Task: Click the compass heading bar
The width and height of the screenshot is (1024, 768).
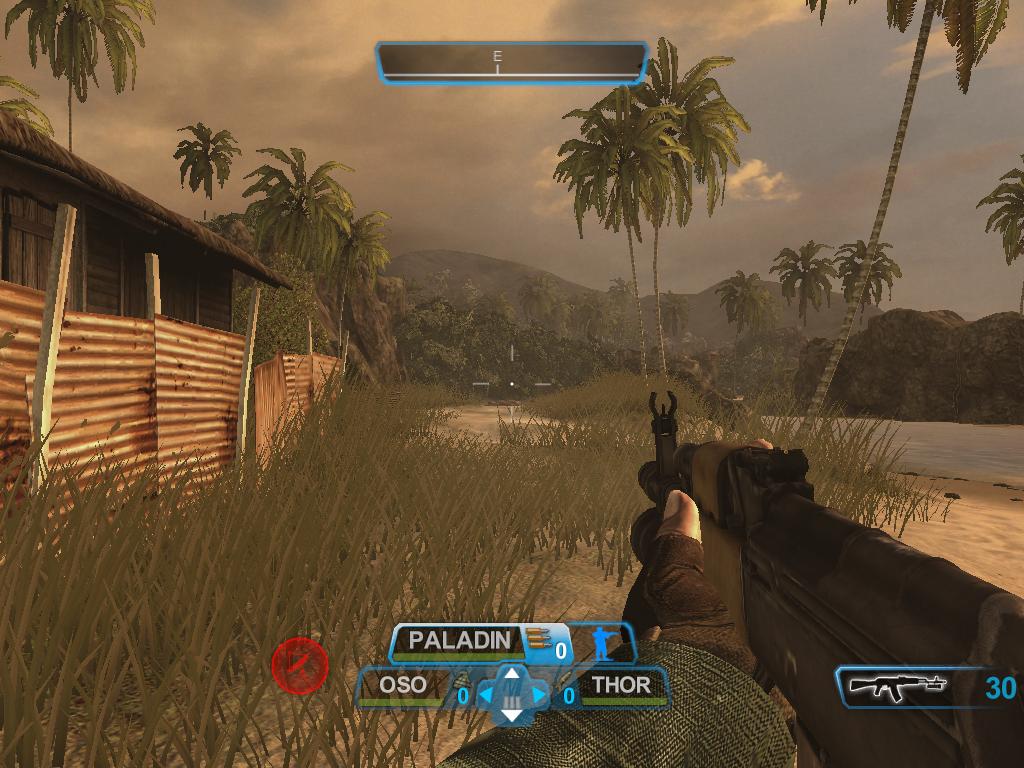Action: 511,62
